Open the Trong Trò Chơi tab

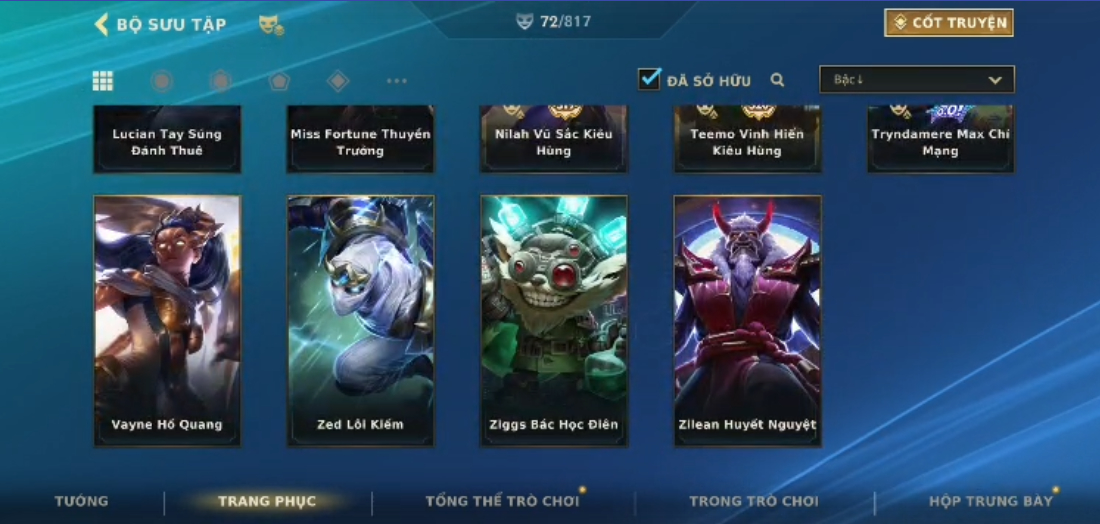click(753, 501)
